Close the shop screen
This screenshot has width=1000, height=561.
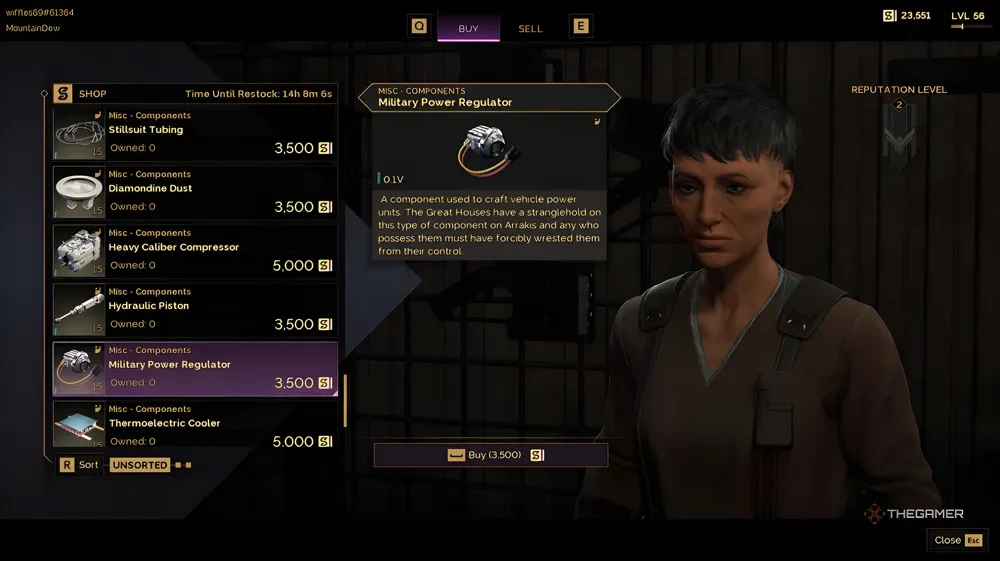(957, 540)
